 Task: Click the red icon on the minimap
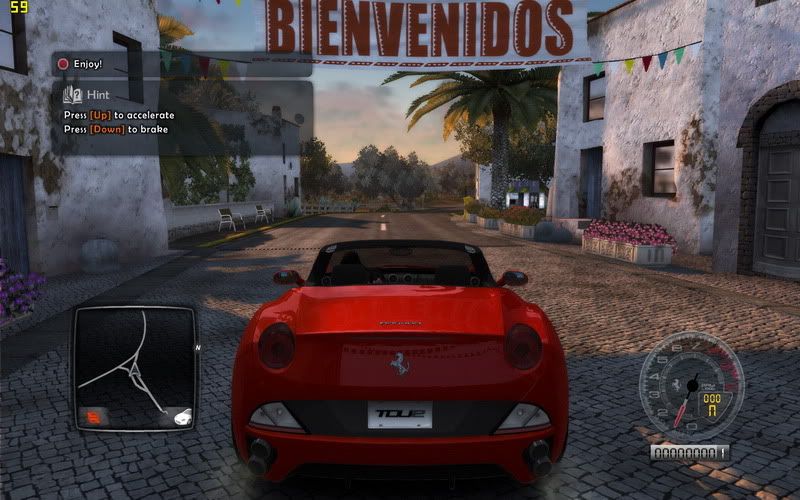coord(92,418)
